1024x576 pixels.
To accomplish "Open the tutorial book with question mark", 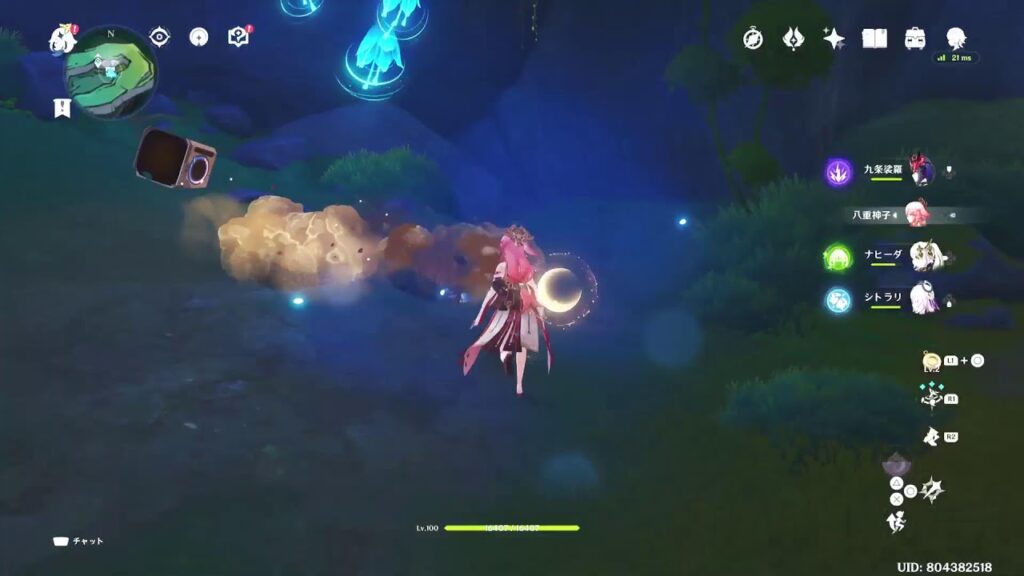I will pos(238,38).
